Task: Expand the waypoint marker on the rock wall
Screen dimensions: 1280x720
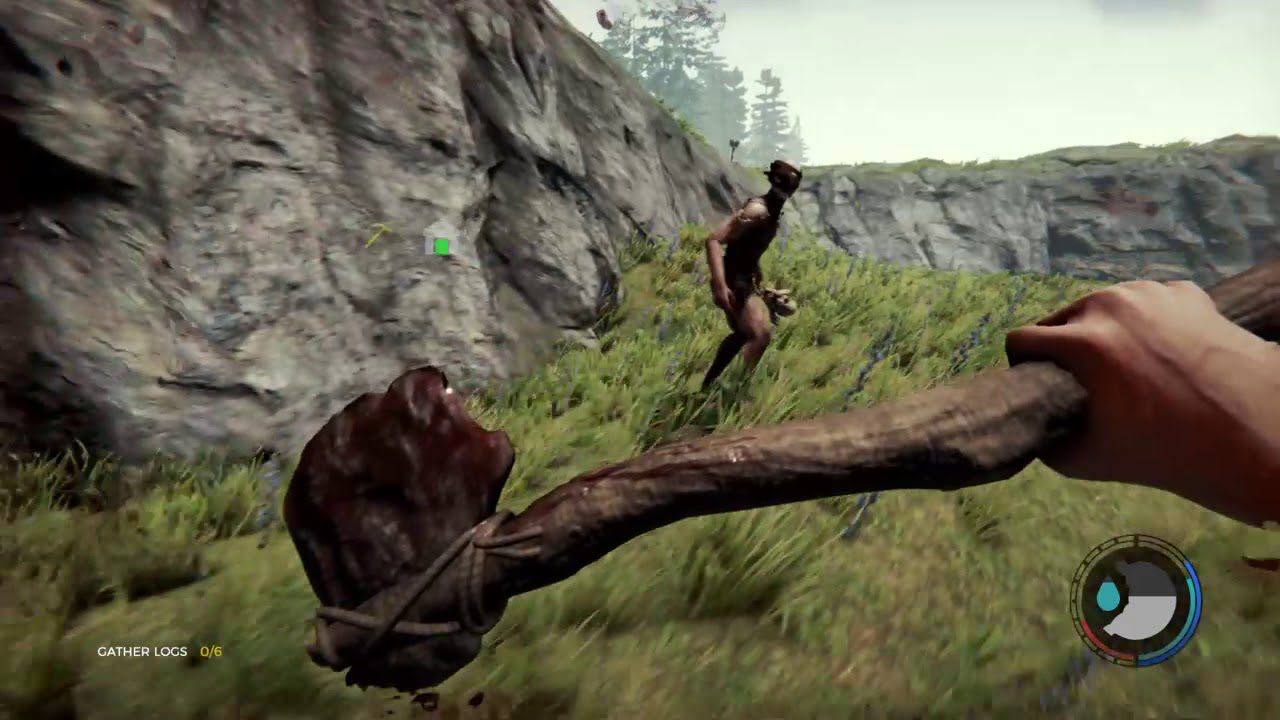Action: click(441, 247)
